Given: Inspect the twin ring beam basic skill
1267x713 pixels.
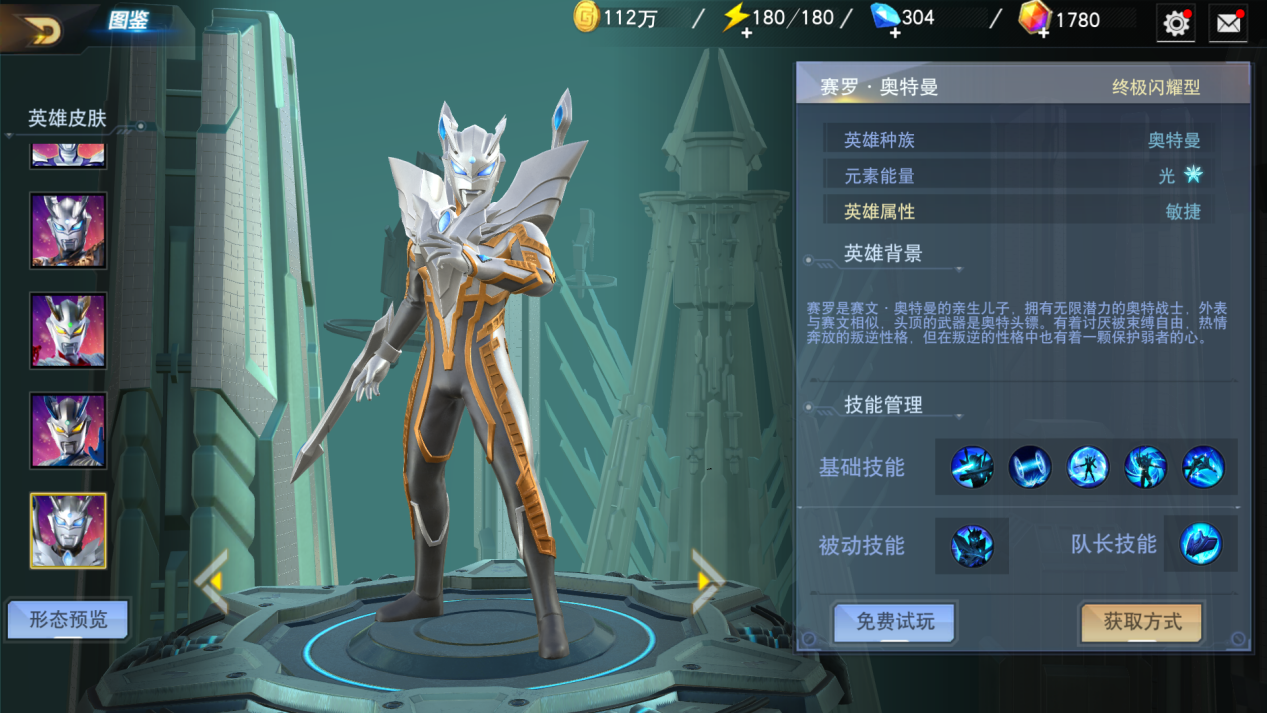Looking at the screenshot, I should click(1029, 467).
